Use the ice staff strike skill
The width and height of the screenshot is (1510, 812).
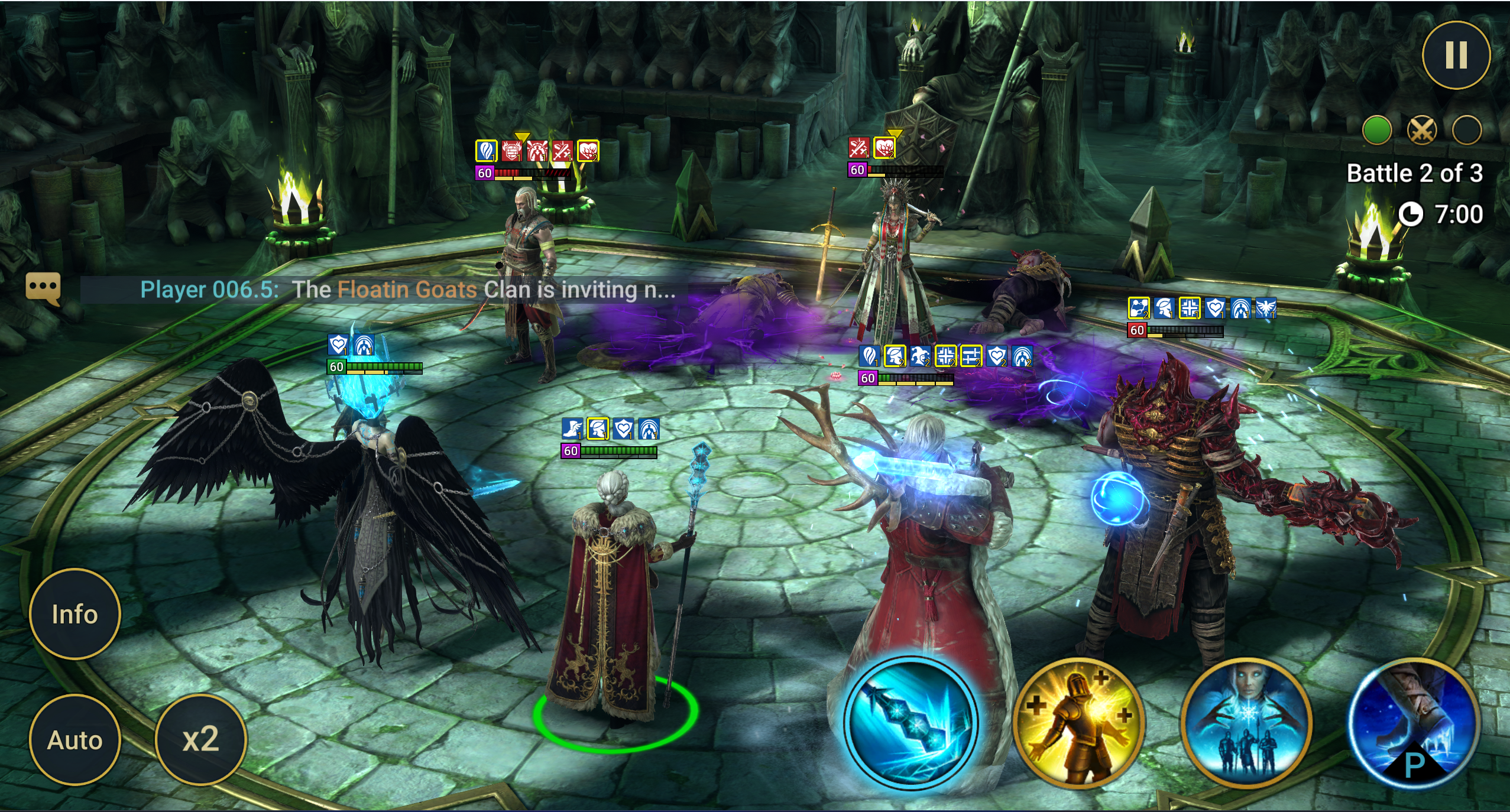[x=911, y=722]
